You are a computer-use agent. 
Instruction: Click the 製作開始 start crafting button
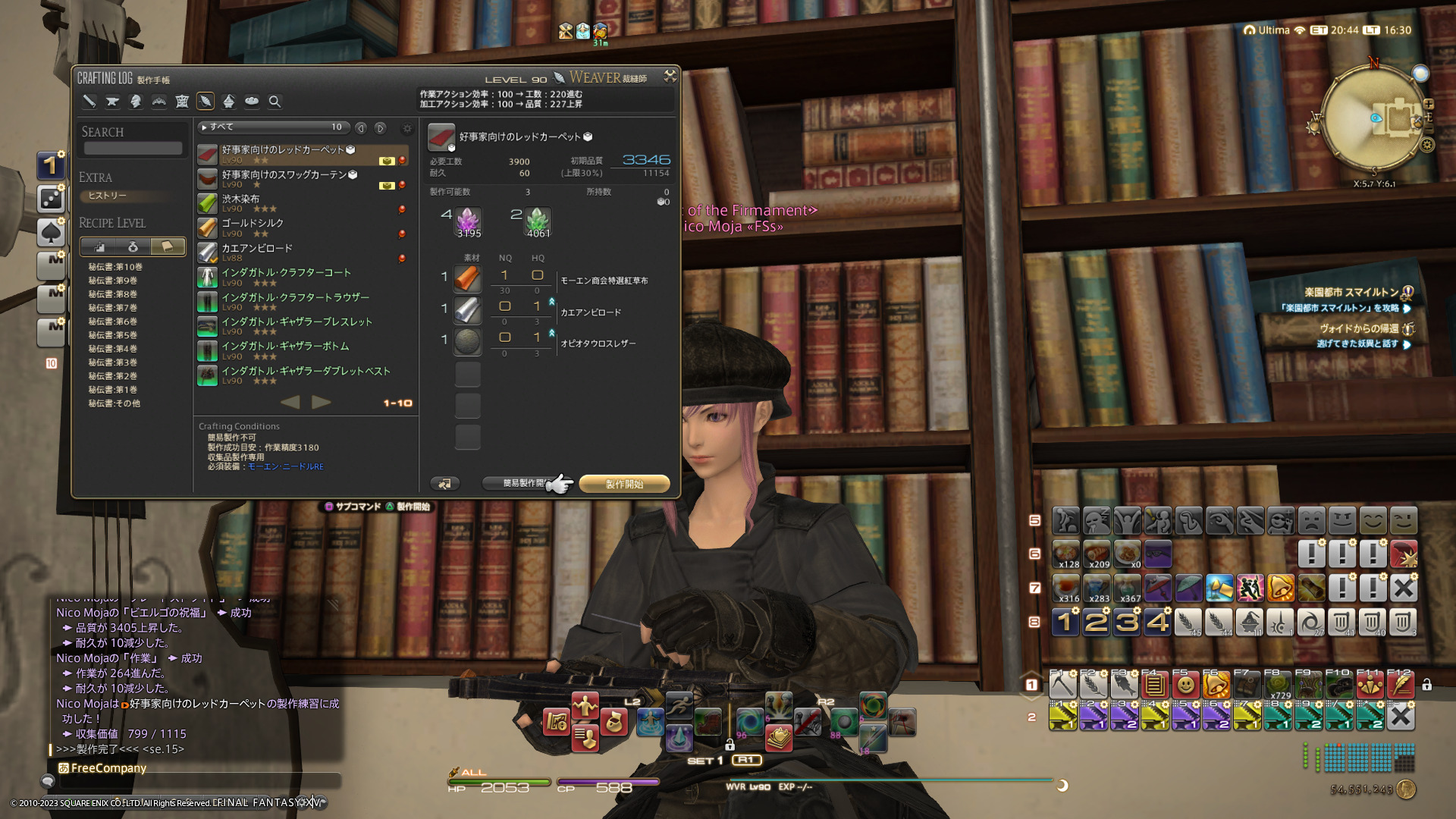[x=624, y=484]
